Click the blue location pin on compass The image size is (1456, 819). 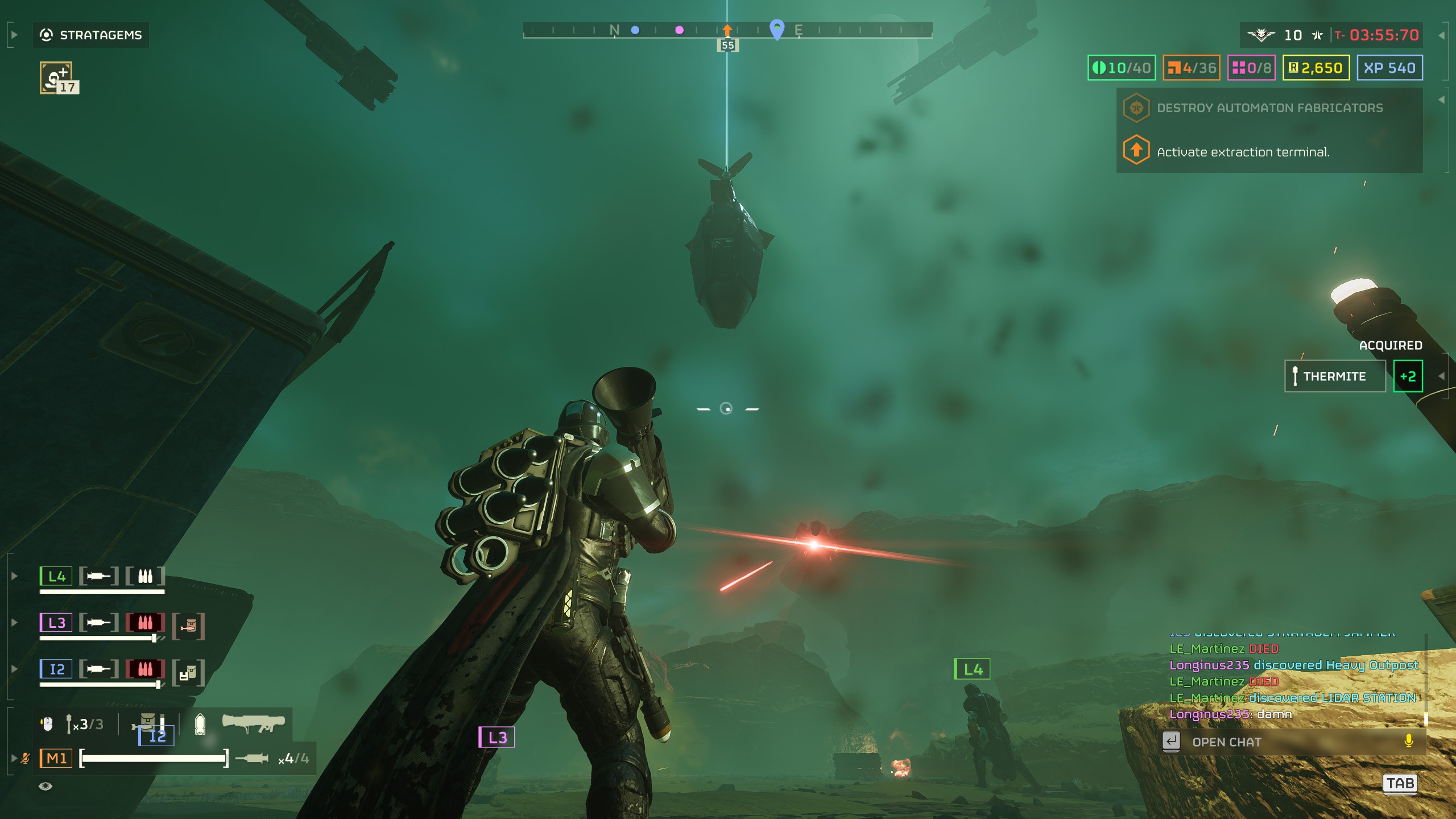[x=777, y=28]
